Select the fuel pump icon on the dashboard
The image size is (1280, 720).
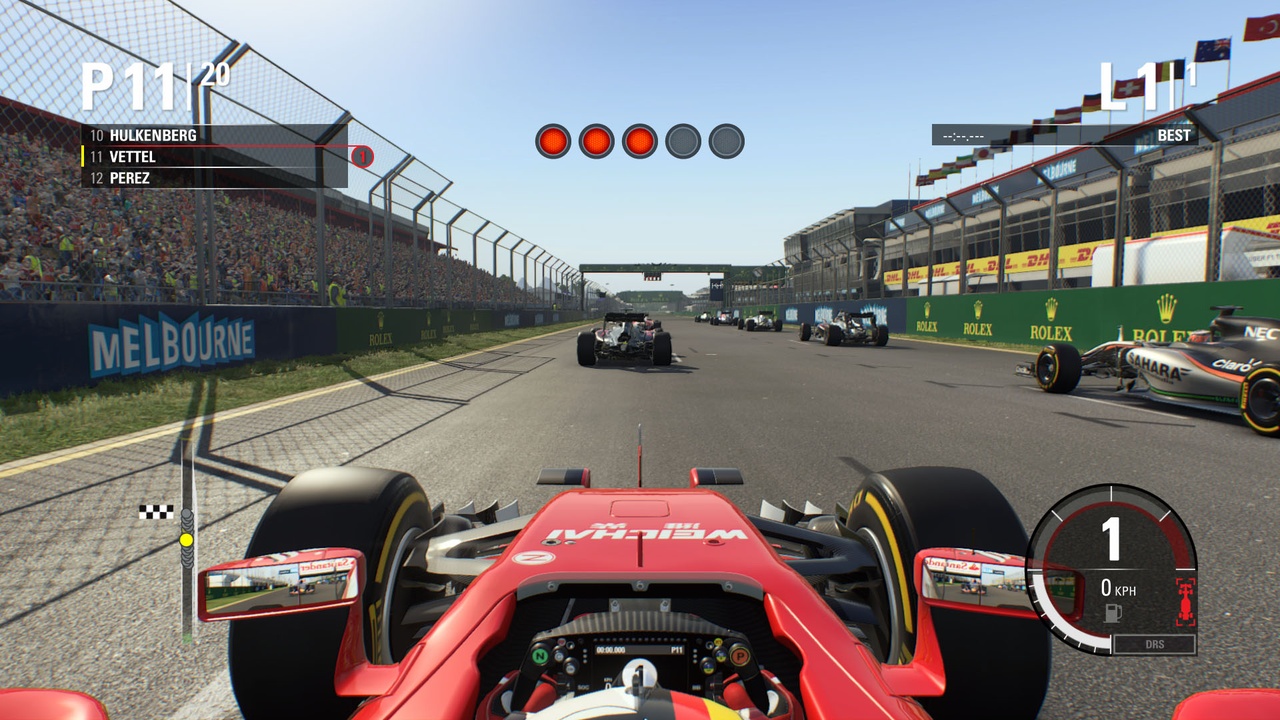coord(1112,613)
